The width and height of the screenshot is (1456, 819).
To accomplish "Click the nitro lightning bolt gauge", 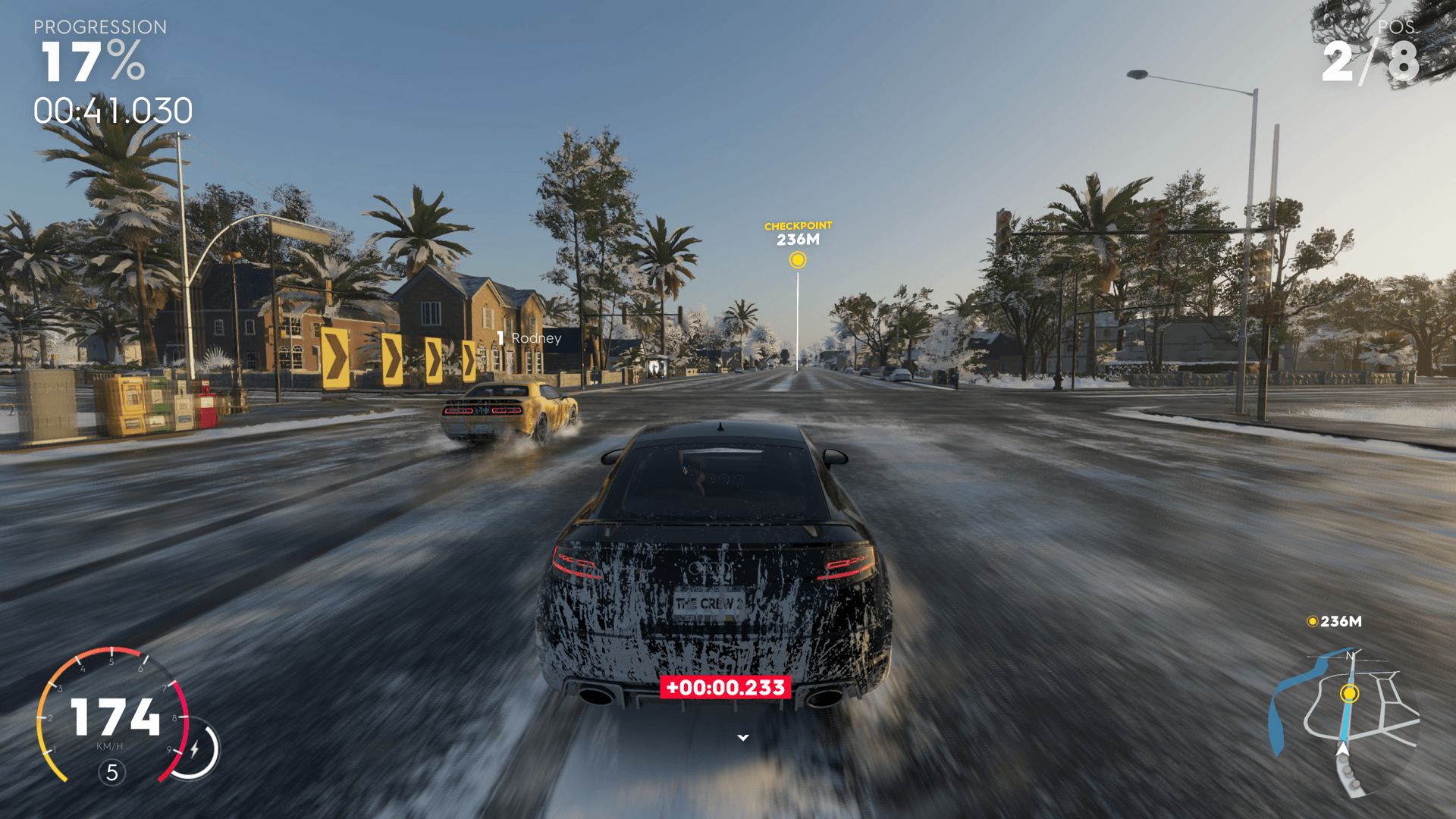I will click(x=195, y=749).
